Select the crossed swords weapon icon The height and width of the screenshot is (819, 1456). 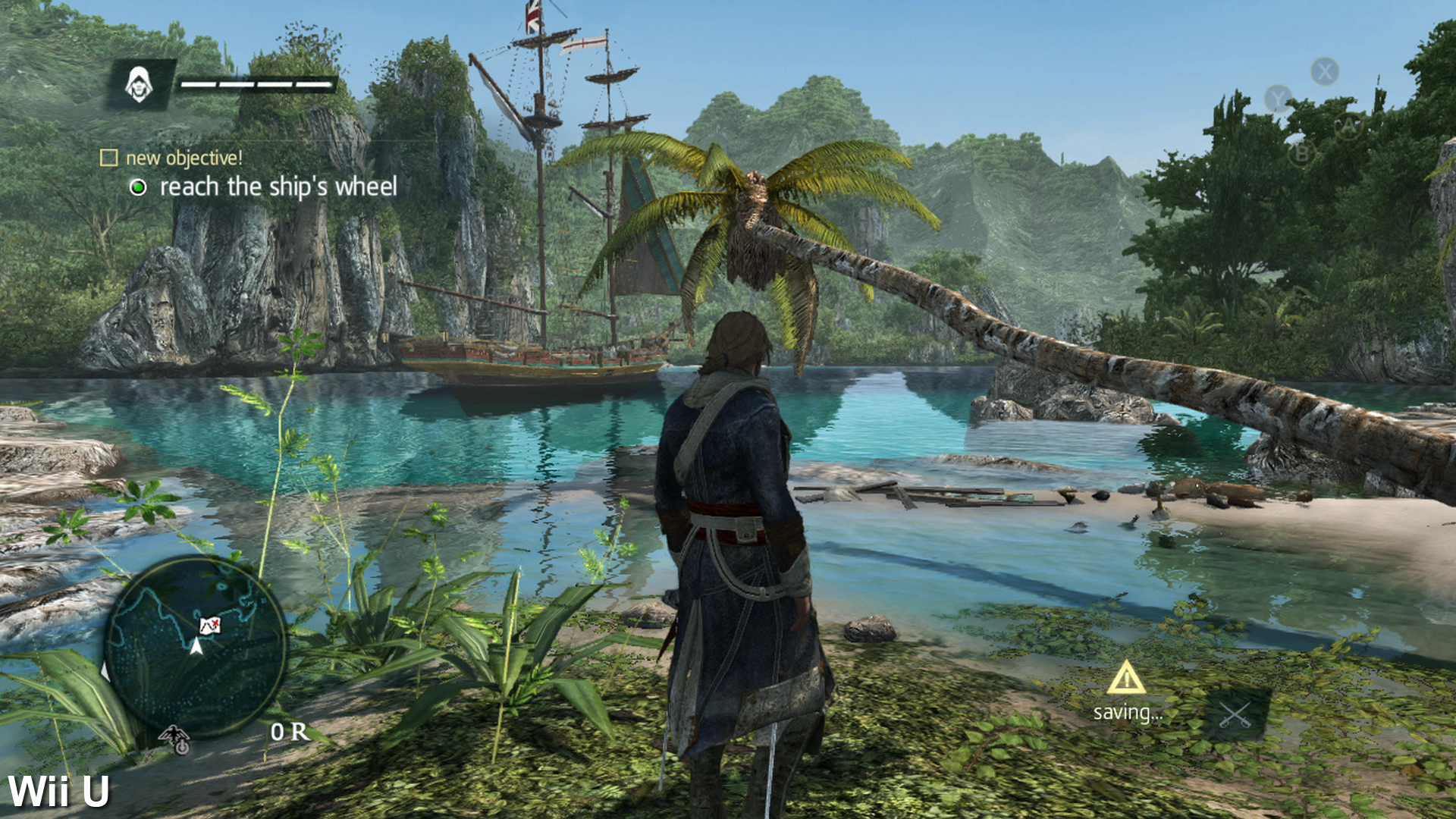1235,715
